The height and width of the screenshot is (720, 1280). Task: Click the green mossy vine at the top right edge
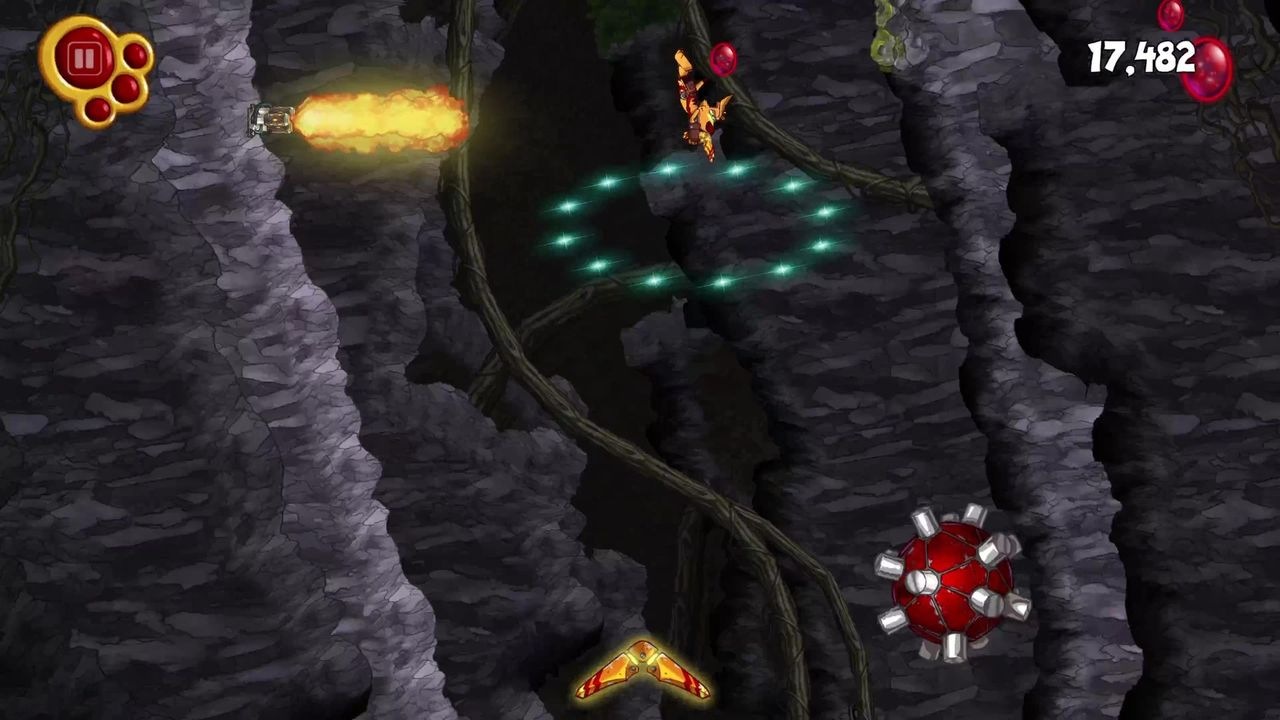pyautogui.click(x=882, y=40)
